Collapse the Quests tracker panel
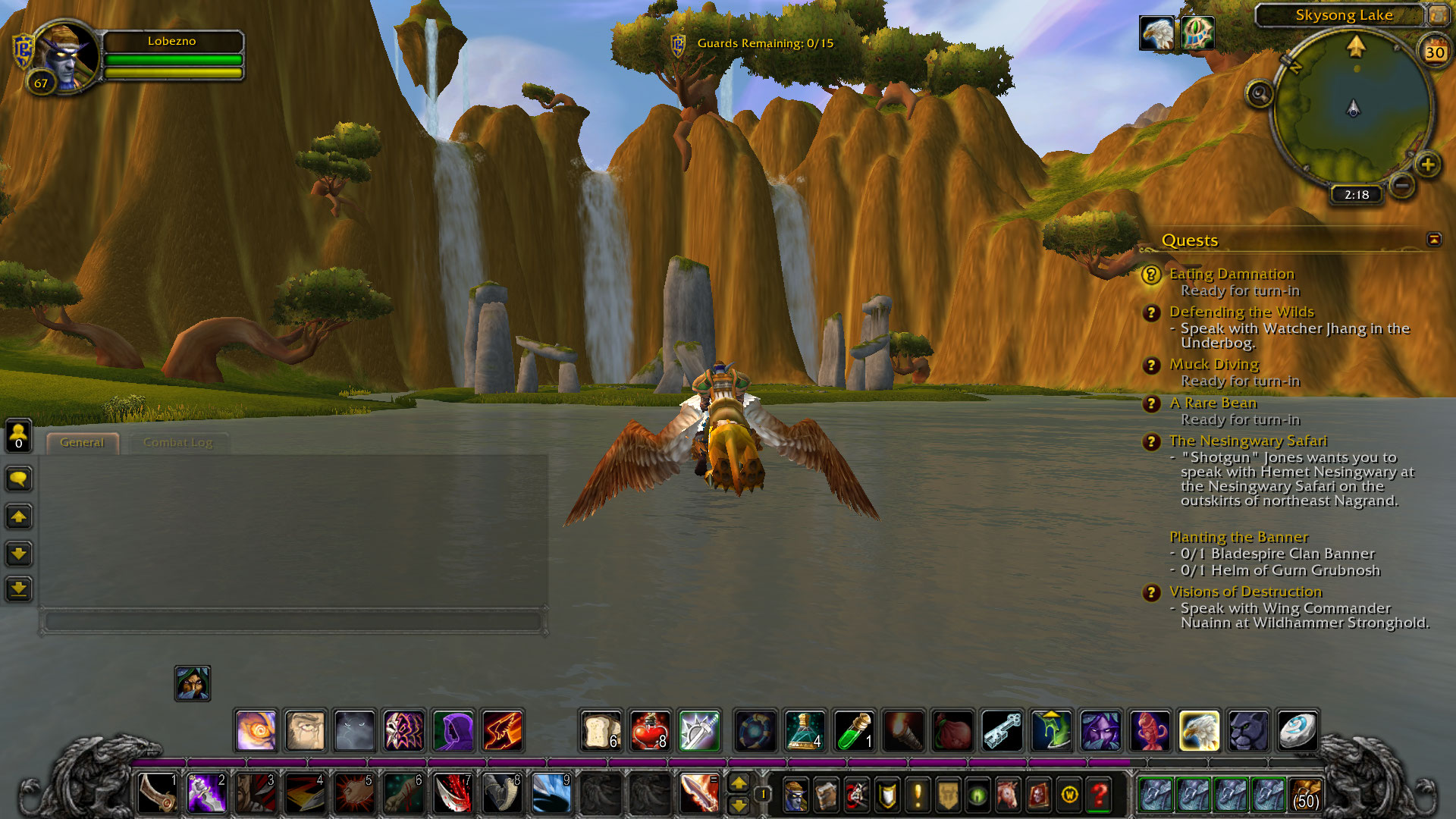This screenshot has width=1456, height=819. 1433,240
